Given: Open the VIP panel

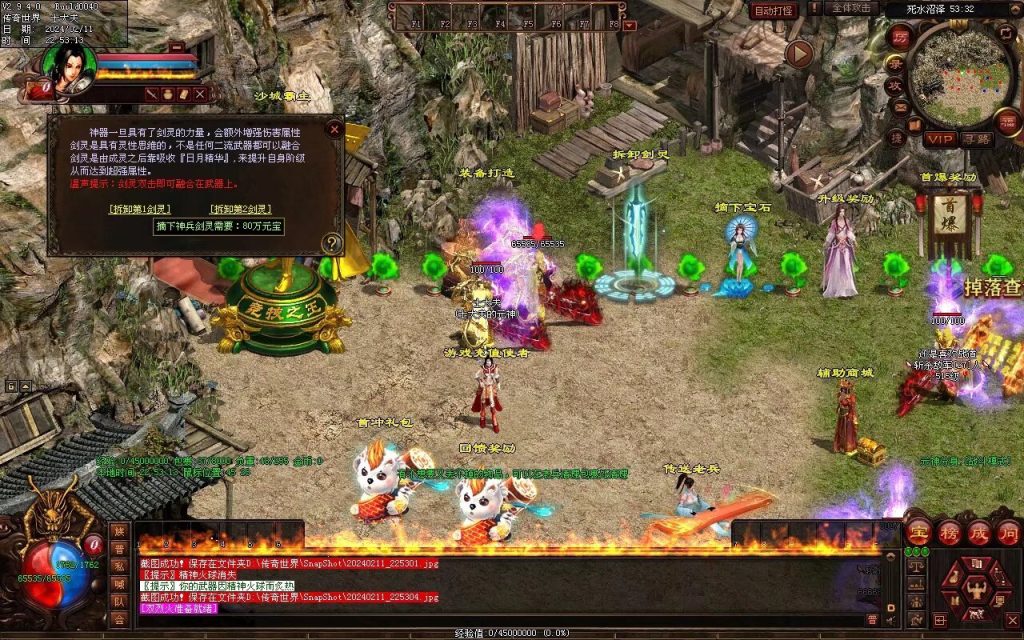Looking at the screenshot, I should pos(939,139).
